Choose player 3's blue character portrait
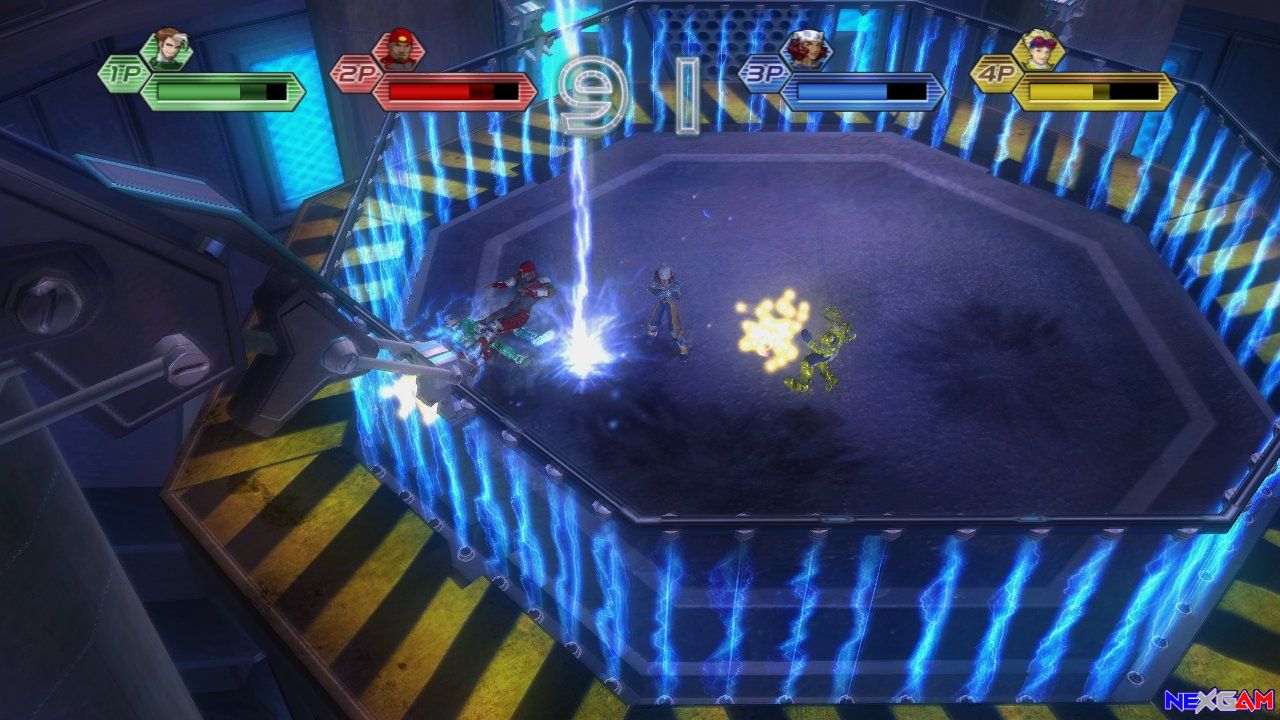This screenshot has width=1280, height=720. [806, 49]
